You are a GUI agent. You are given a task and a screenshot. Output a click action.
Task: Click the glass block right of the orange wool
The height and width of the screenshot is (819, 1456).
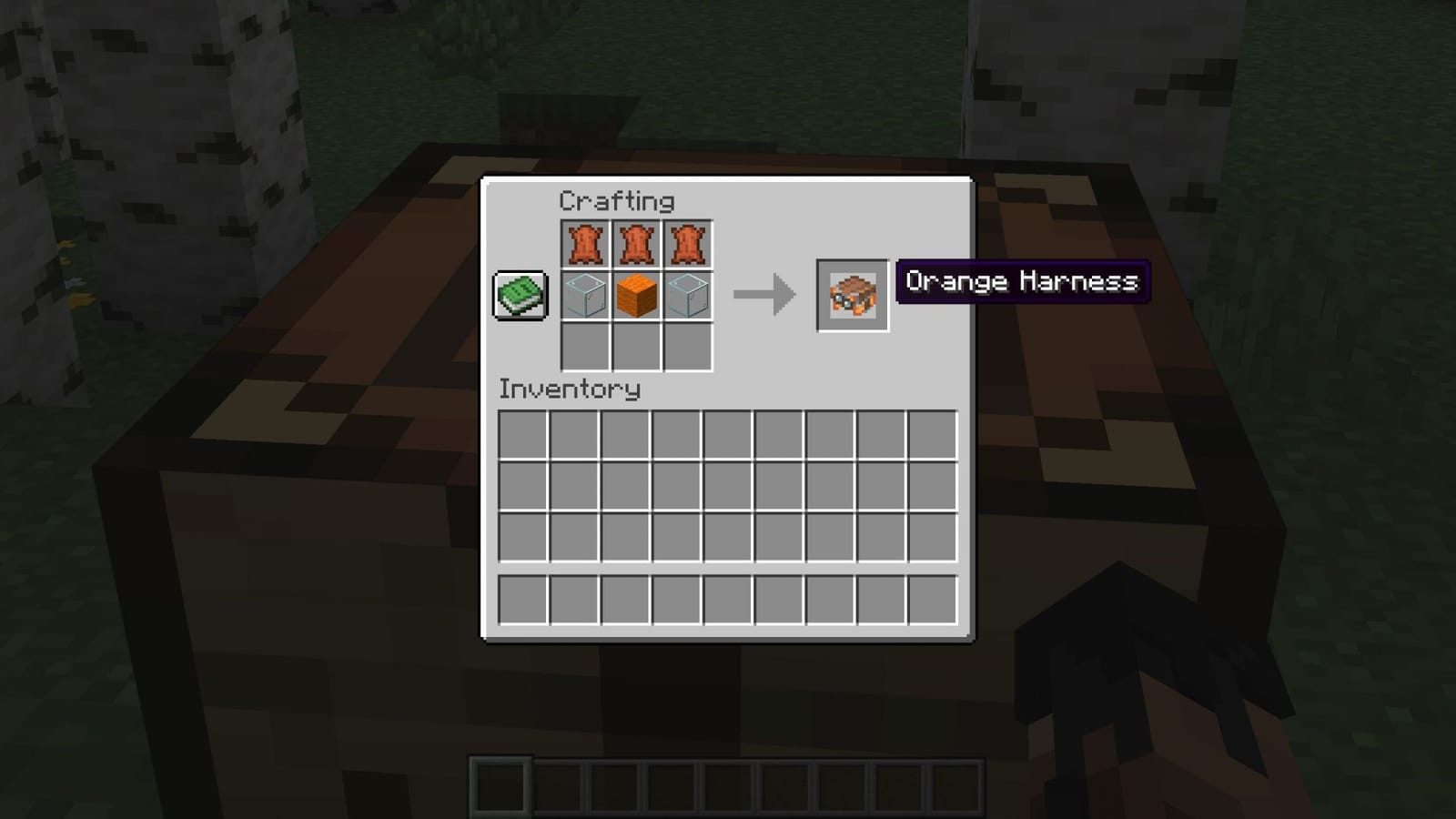[x=688, y=295]
